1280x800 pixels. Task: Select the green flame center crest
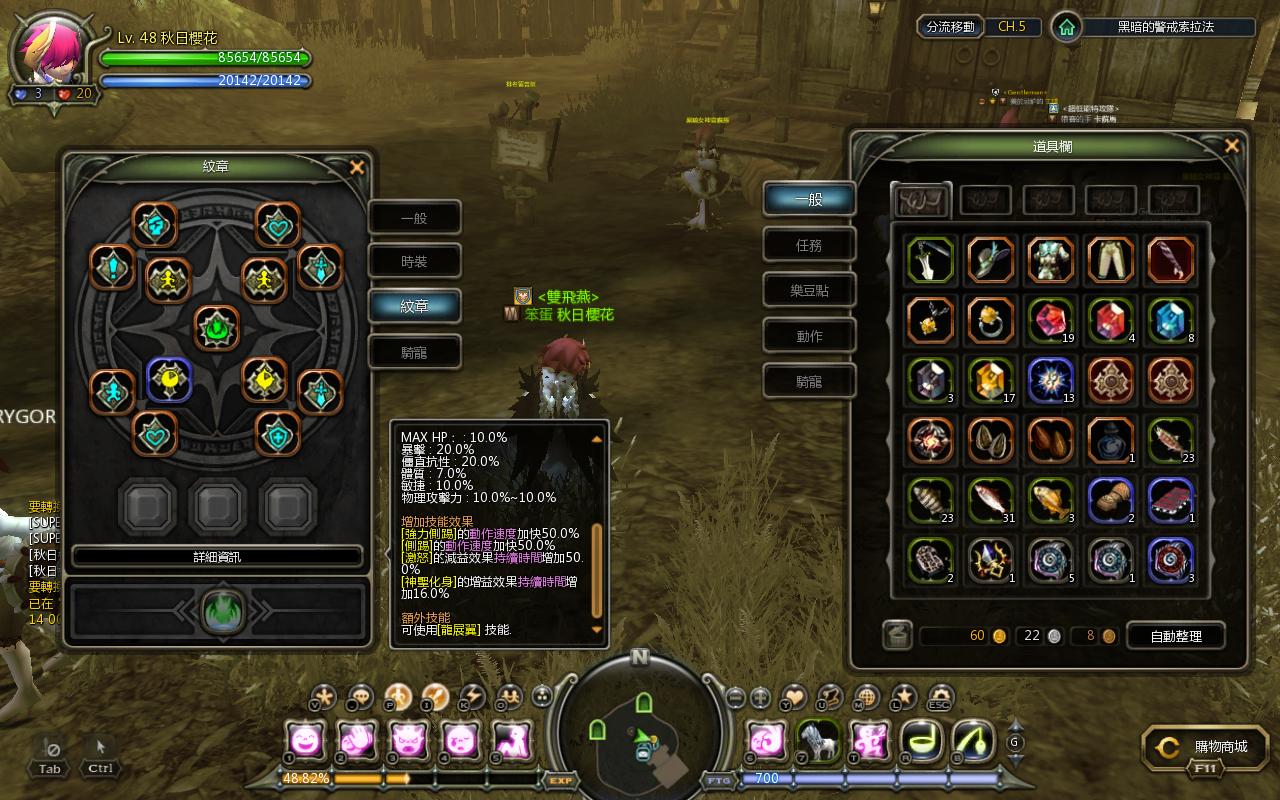point(217,328)
